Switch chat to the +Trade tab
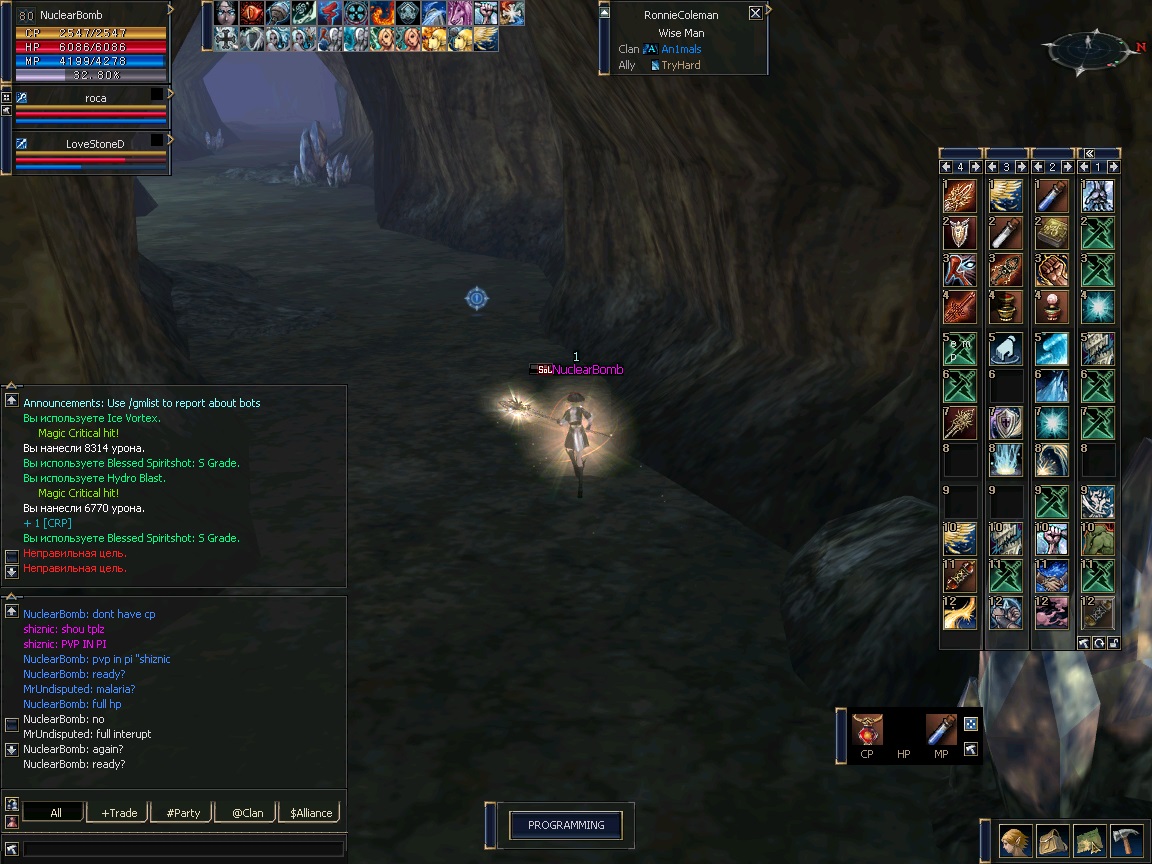The height and width of the screenshot is (864, 1152). click(119, 813)
